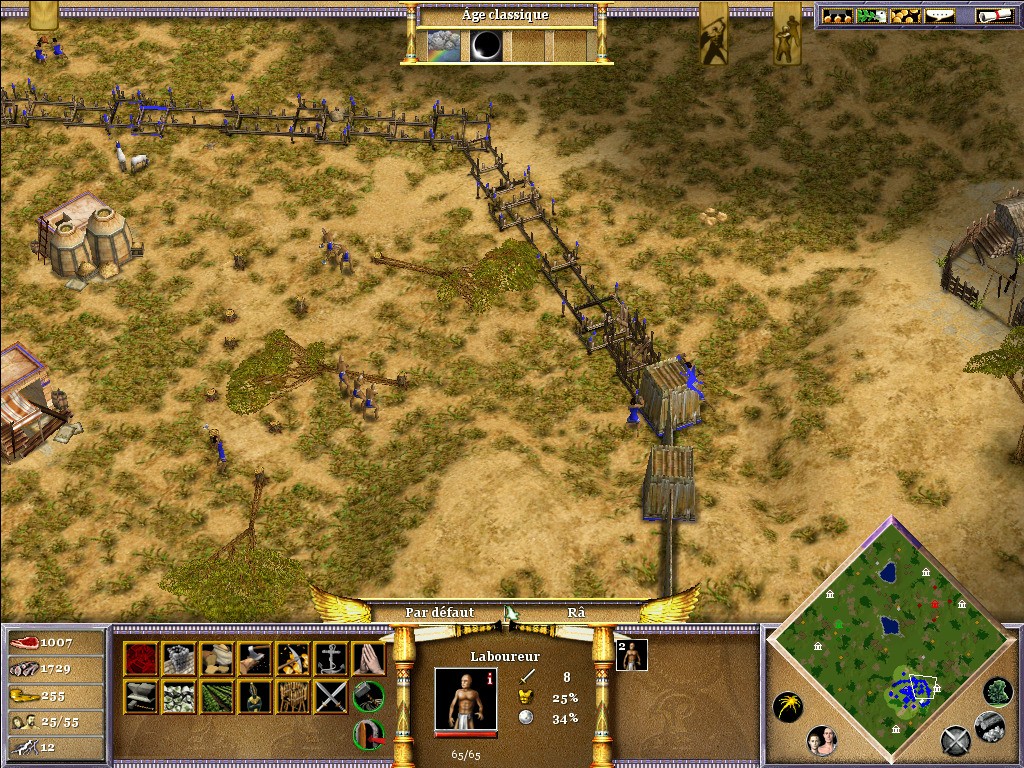1024x768 pixels.
Task: Place a farm using the green field icon
Action: point(217,696)
